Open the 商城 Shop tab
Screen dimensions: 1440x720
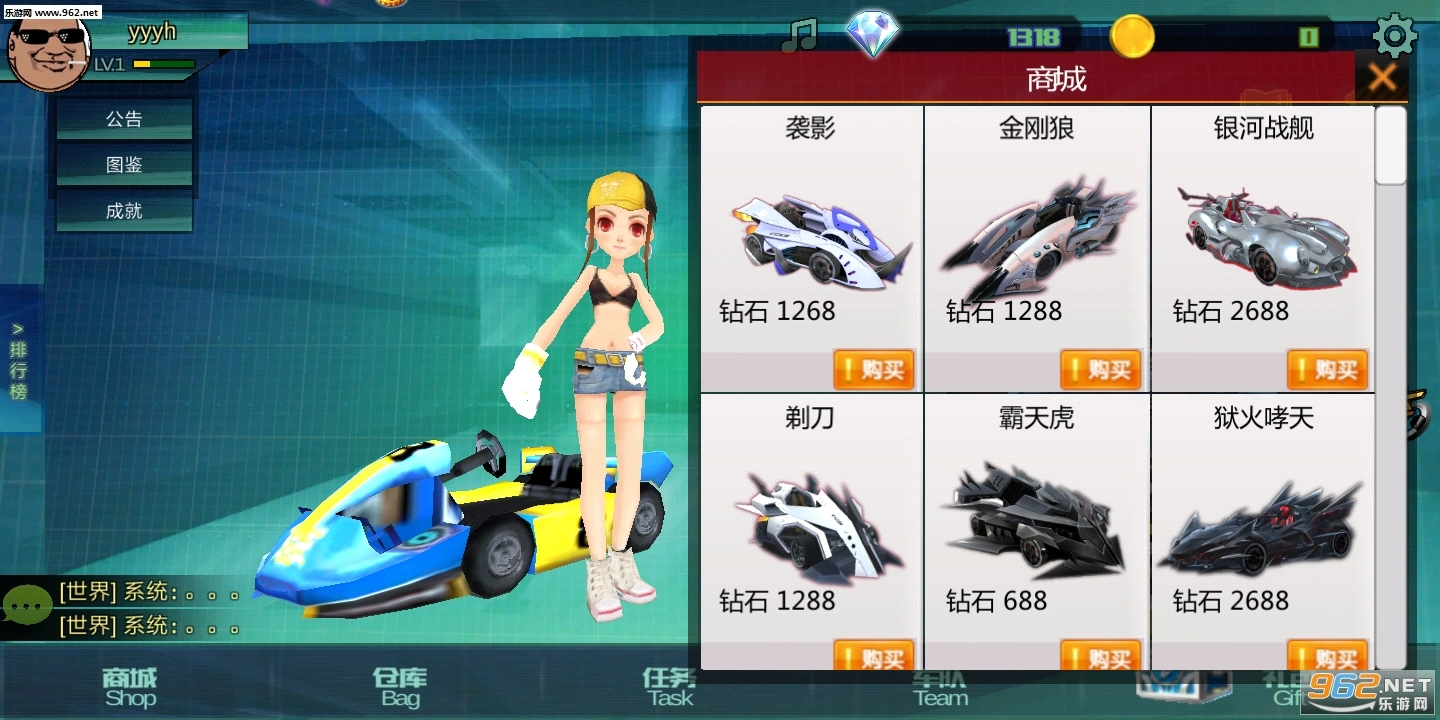pyautogui.click(x=131, y=687)
